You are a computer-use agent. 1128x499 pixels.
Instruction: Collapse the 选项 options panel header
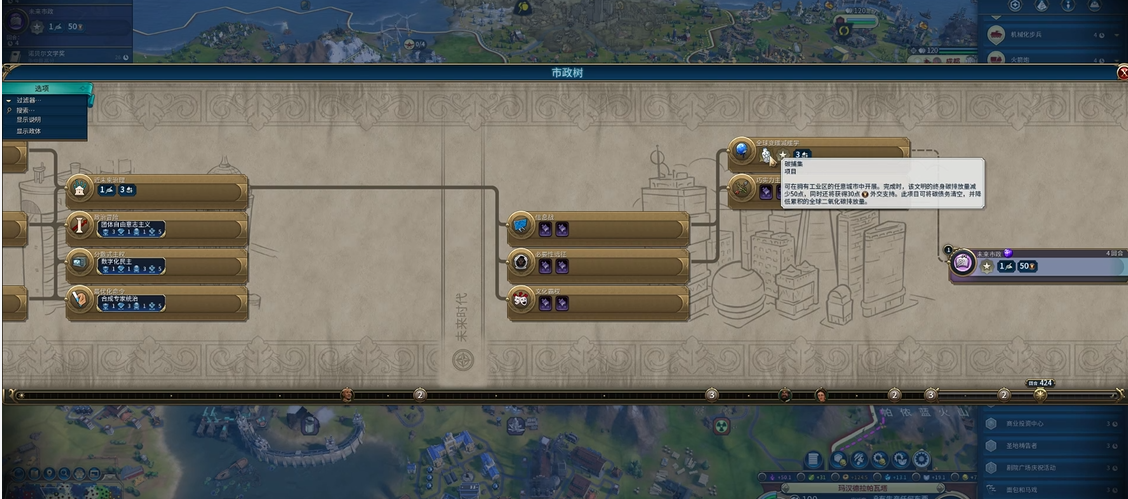coord(46,89)
